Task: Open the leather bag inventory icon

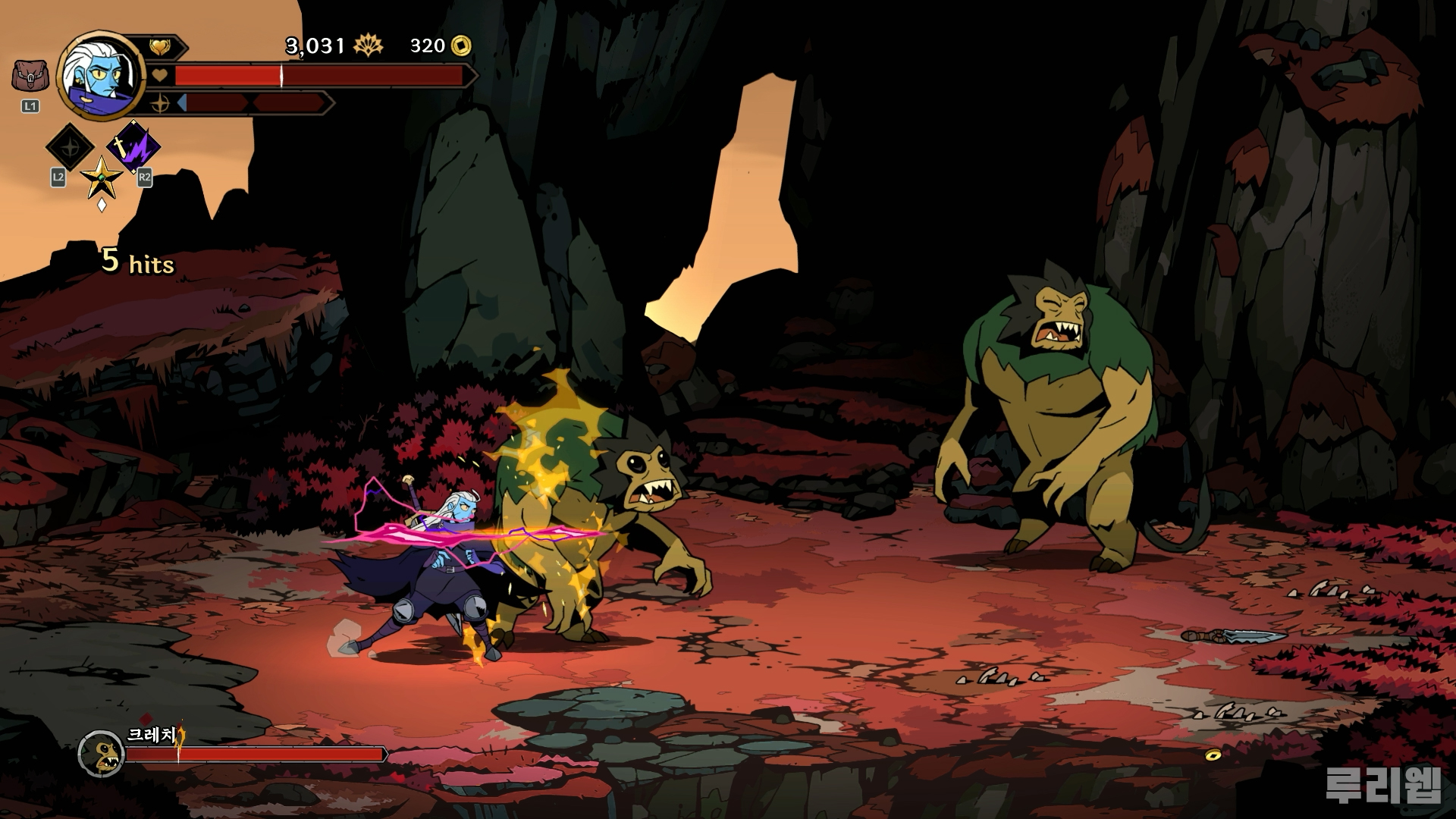Action: tap(30, 77)
